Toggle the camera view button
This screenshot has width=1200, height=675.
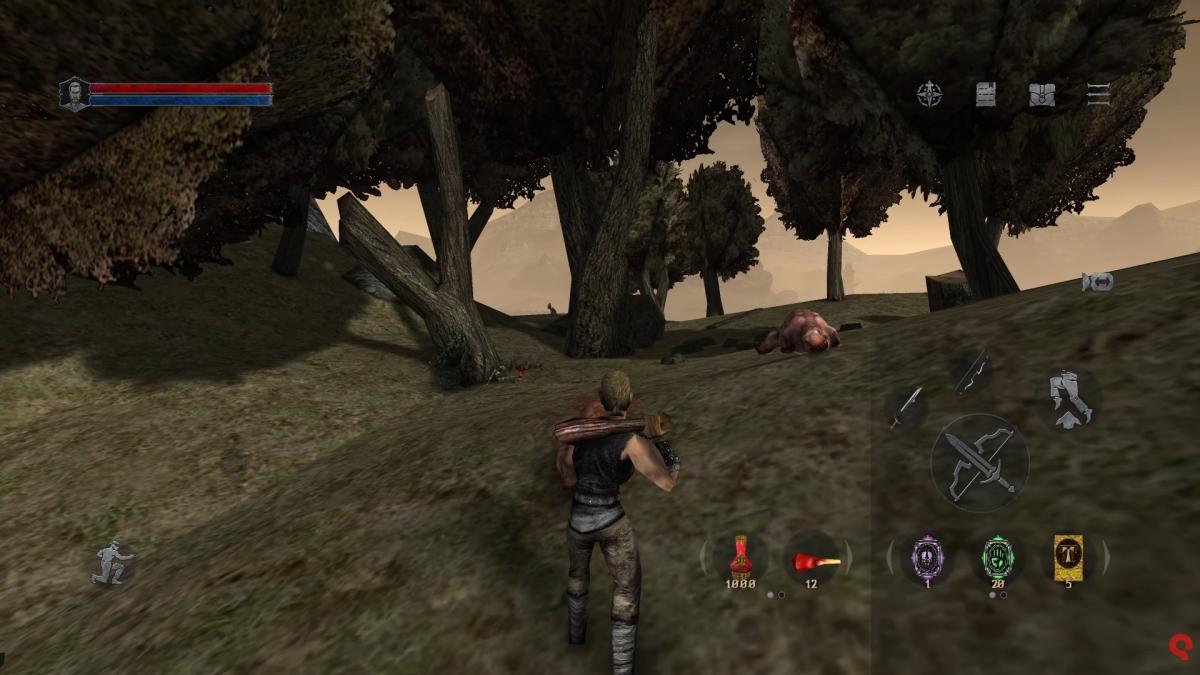(1097, 283)
